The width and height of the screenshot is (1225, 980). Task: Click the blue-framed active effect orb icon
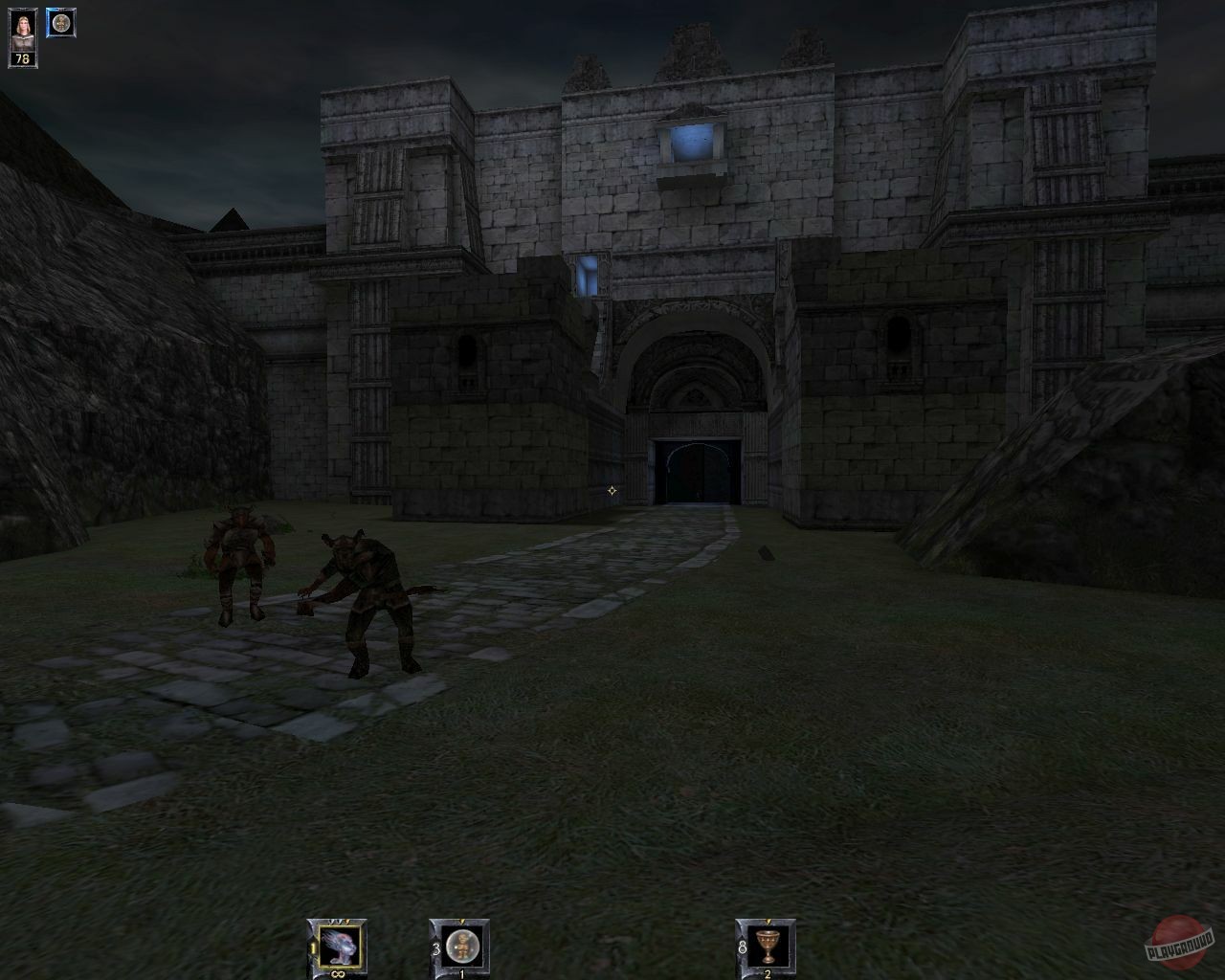[x=61, y=24]
